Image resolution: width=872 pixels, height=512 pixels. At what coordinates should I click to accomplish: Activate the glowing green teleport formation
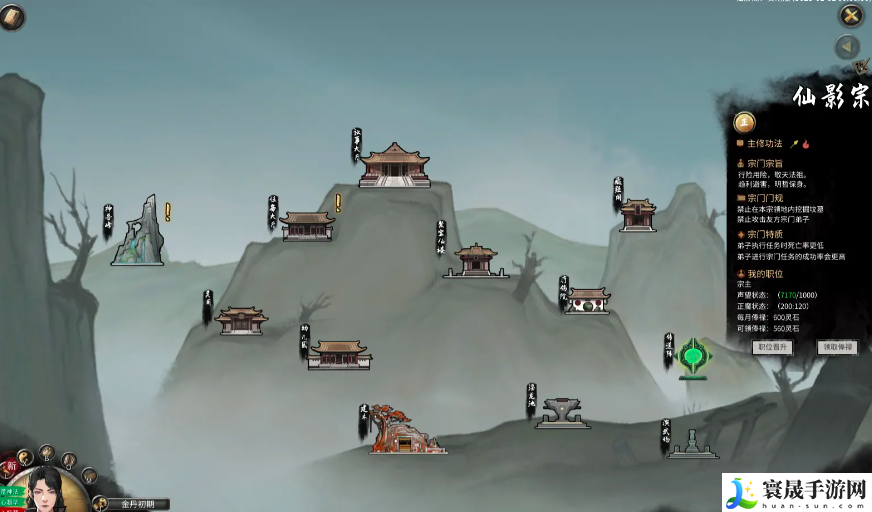[692, 357]
